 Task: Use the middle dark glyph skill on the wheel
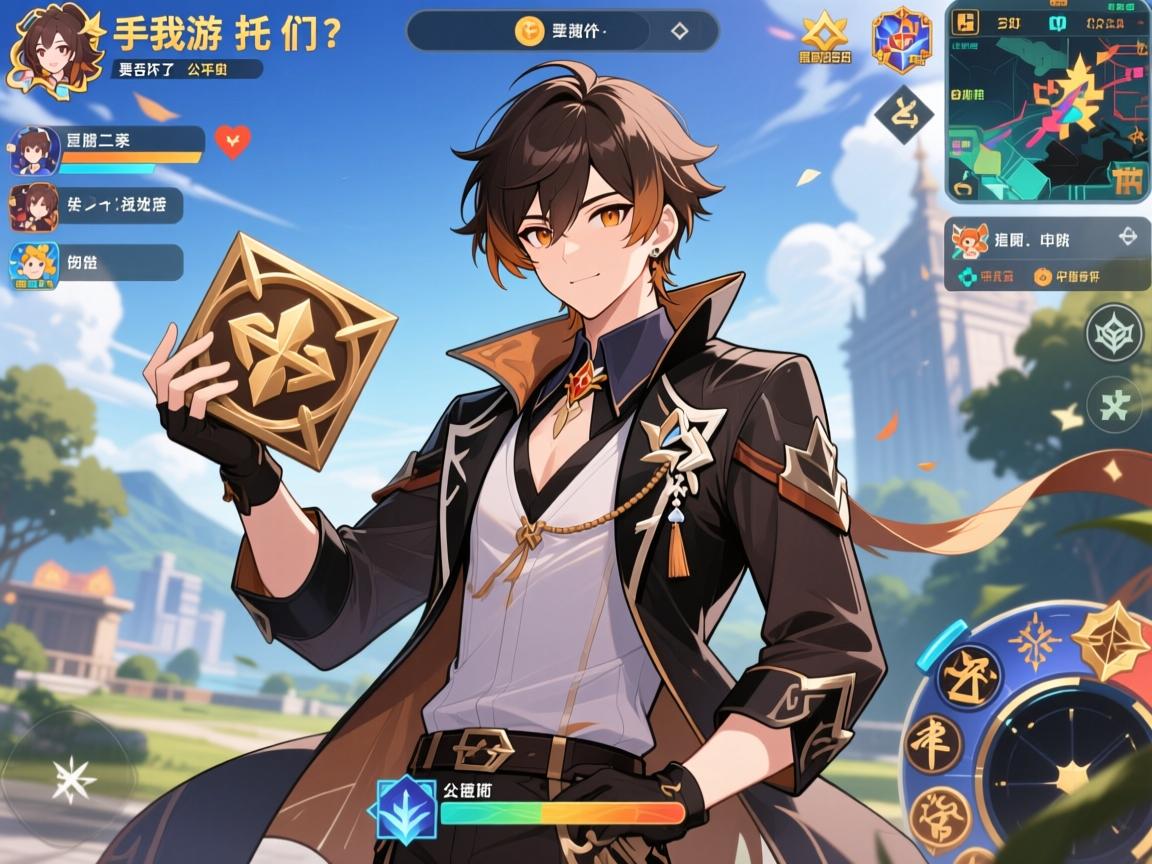pos(933,743)
